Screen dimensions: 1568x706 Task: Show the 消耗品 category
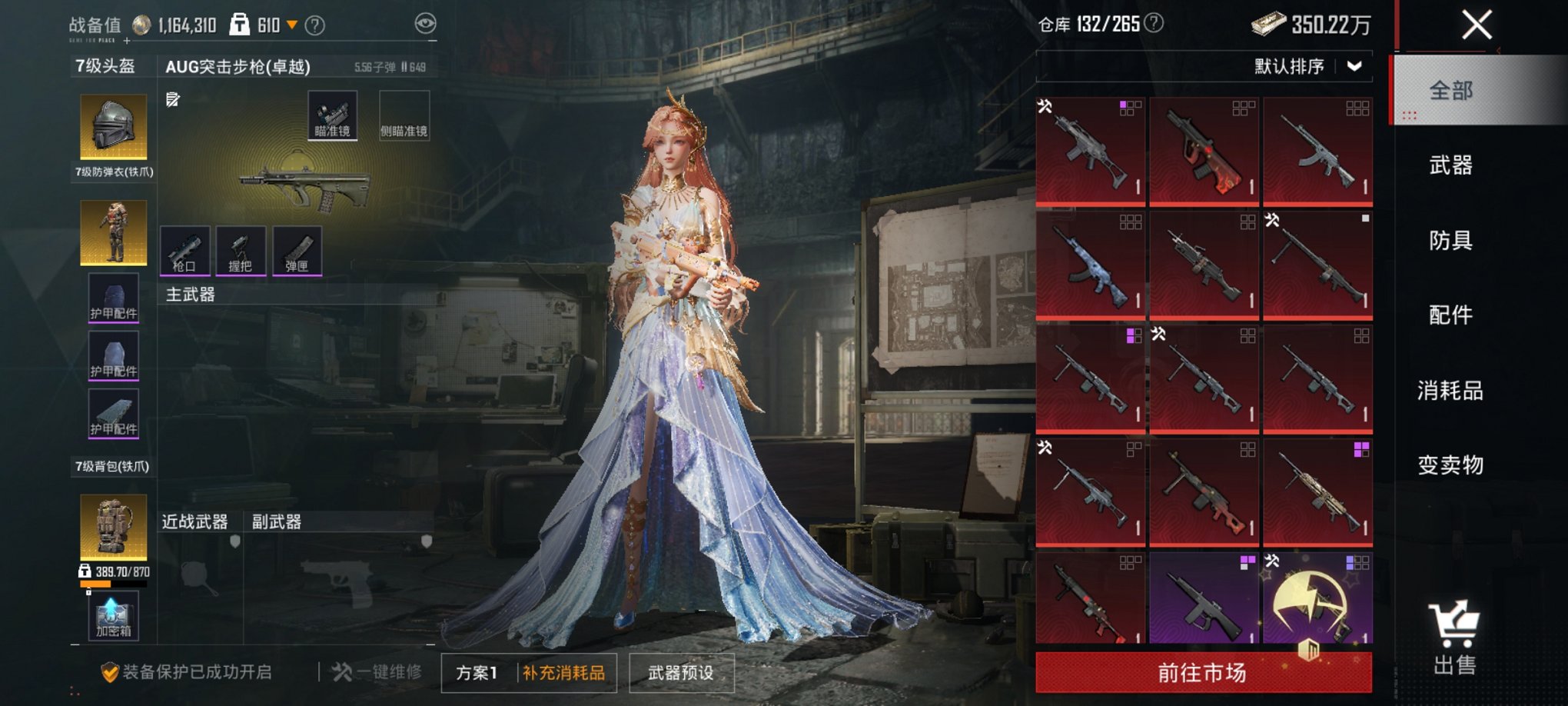point(1450,391)
